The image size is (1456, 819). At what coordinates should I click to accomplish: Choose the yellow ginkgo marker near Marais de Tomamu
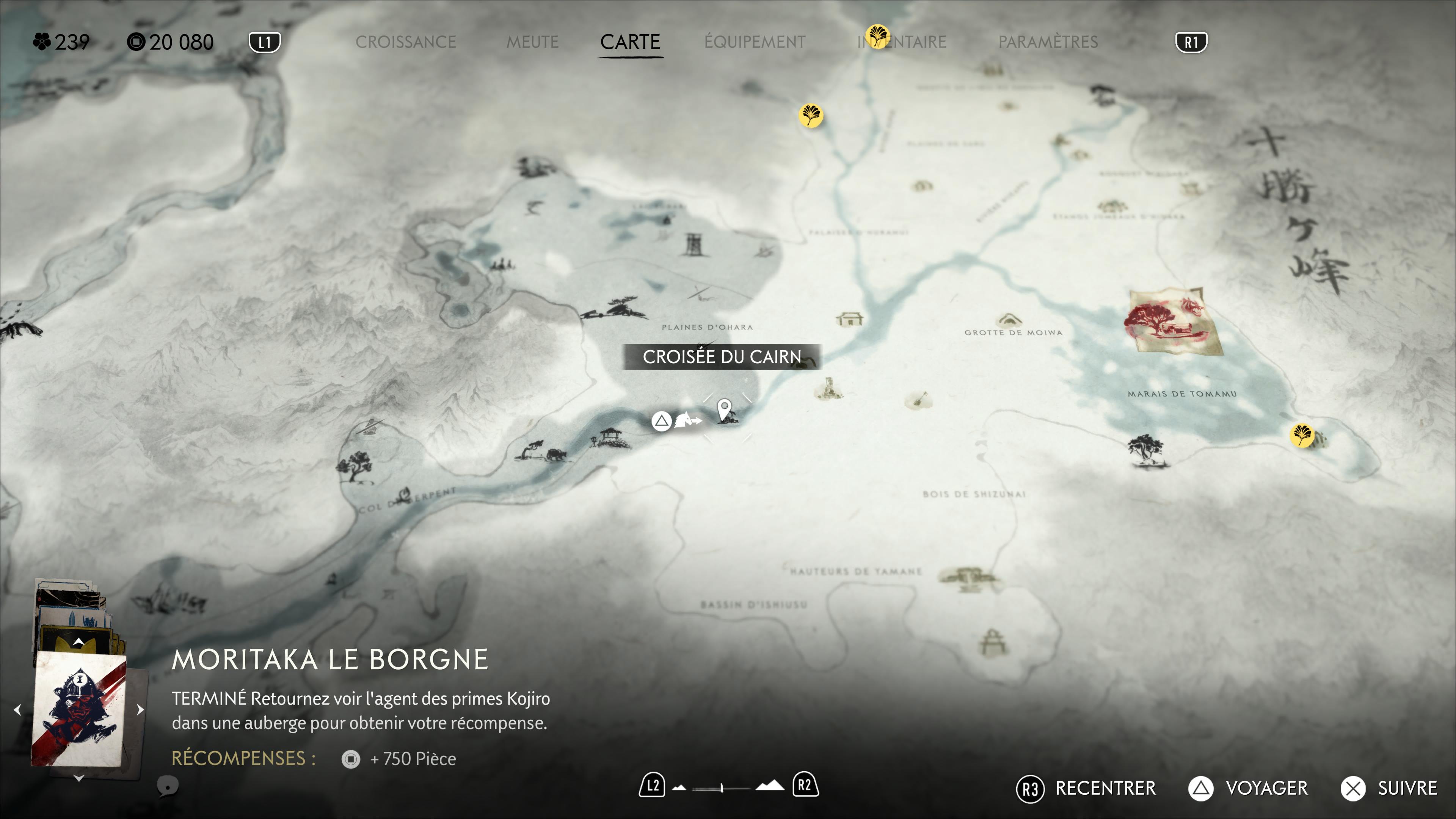click(1302, 435)
